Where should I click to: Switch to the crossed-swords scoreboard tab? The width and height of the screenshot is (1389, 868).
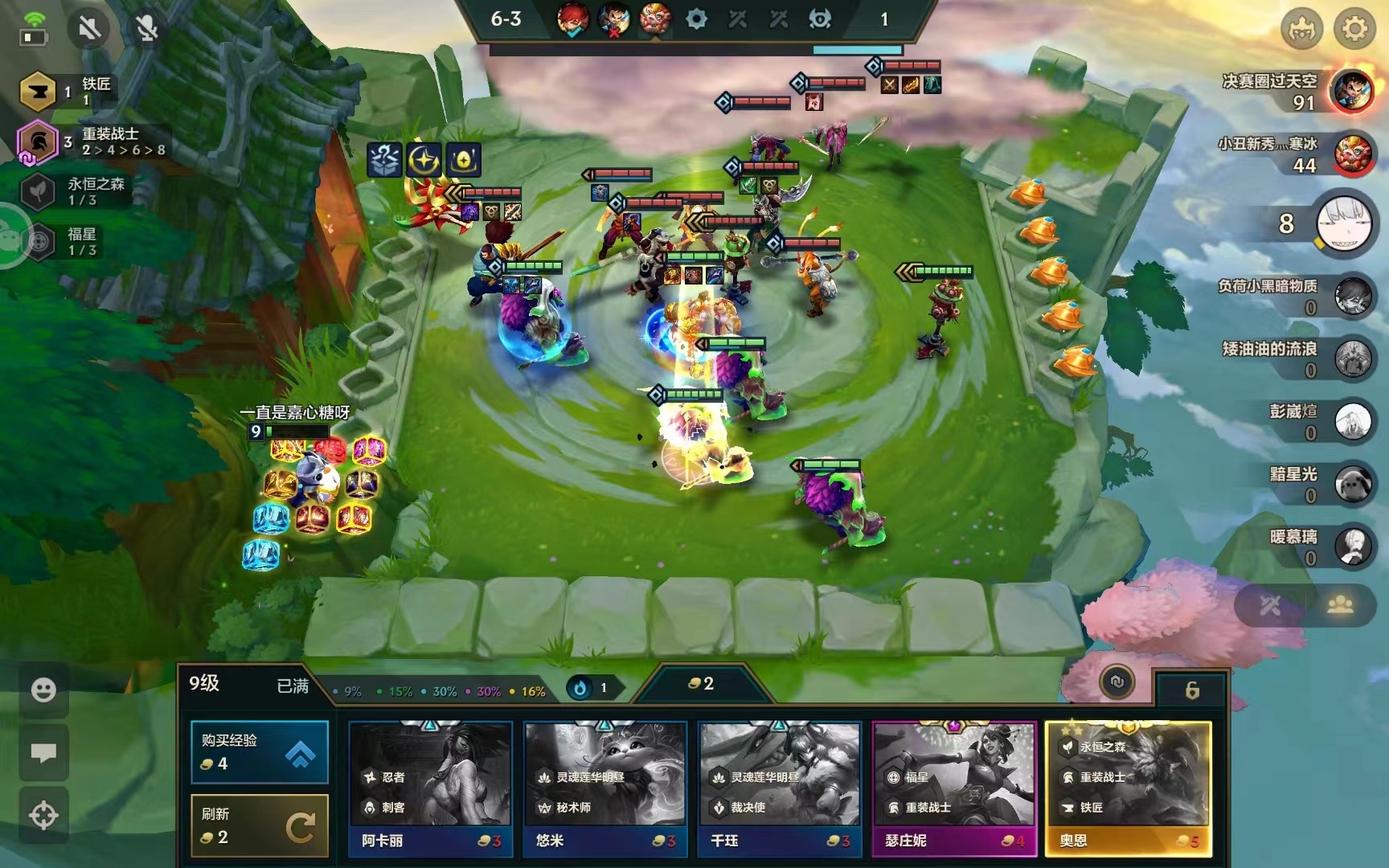tap(1270, 605)
